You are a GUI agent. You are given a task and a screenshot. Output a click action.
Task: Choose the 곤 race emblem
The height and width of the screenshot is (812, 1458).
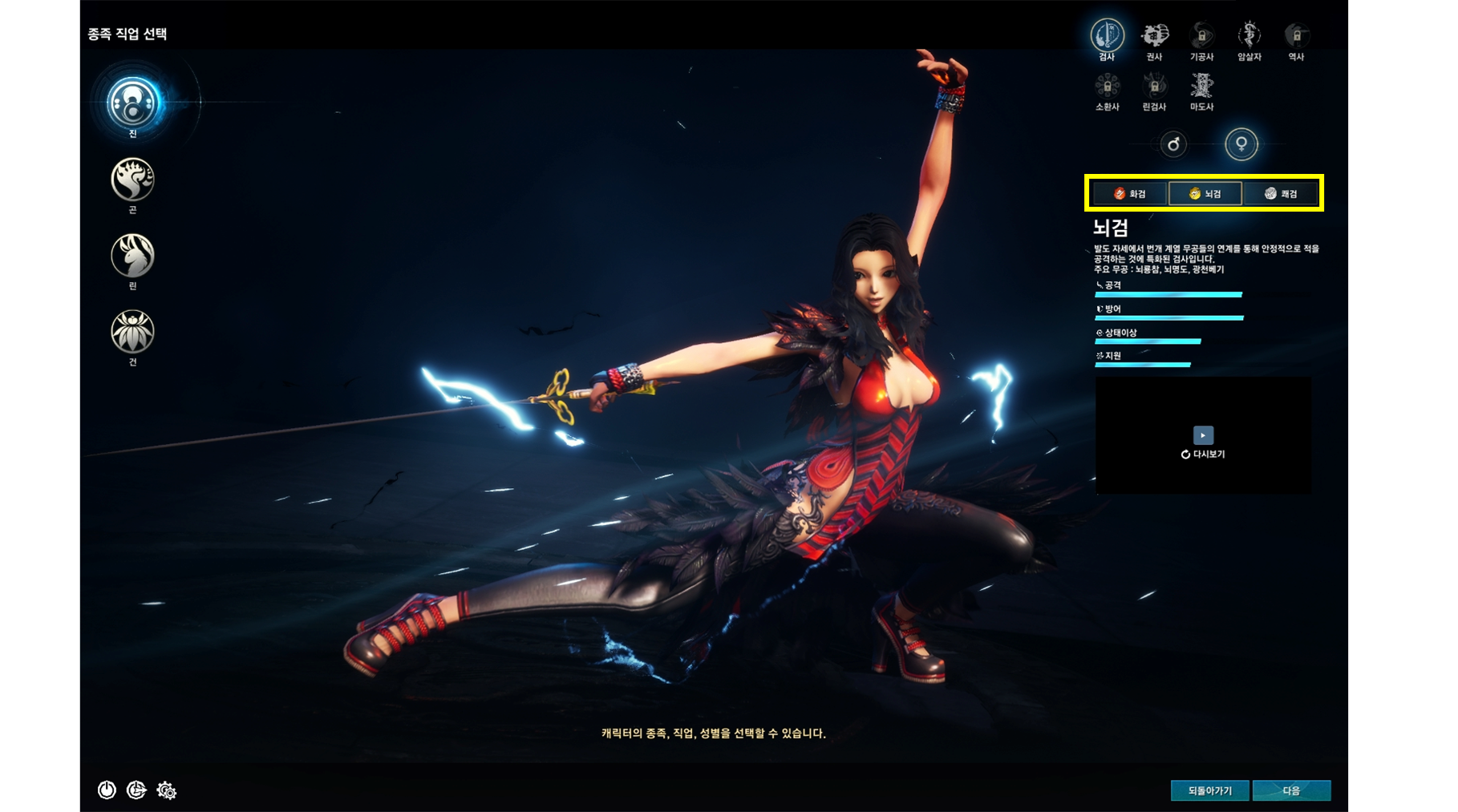[x=132, y=180]
